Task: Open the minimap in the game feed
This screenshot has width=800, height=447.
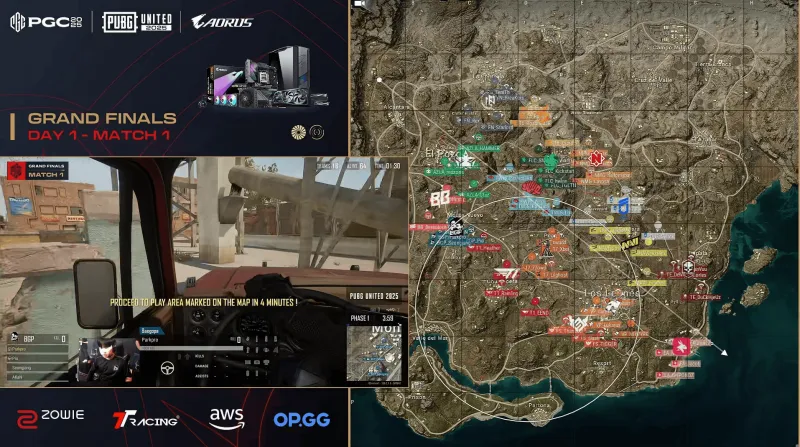Action: pos(375,350)
